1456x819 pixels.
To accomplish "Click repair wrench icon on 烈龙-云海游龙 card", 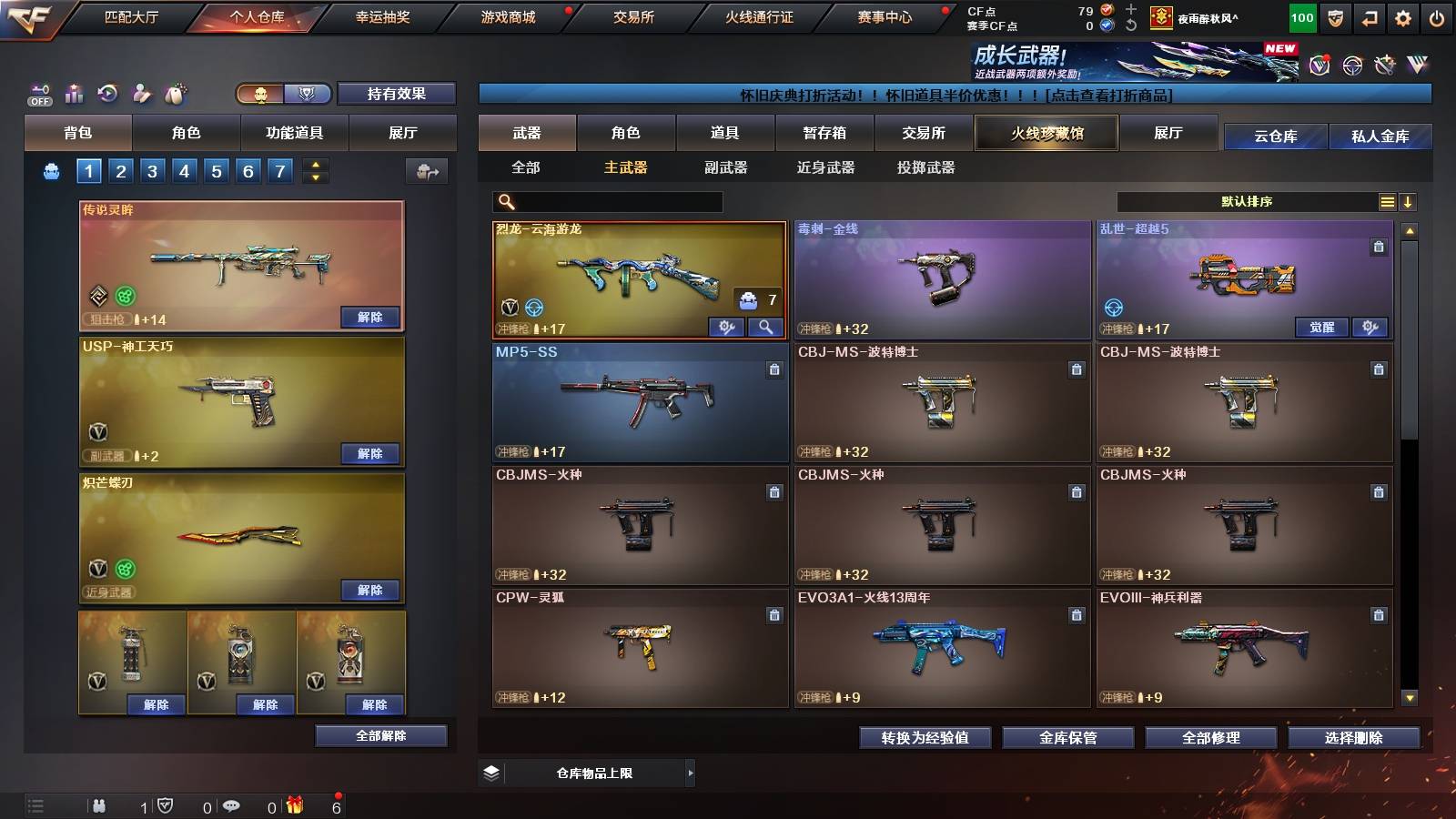I will coord(727,326).
